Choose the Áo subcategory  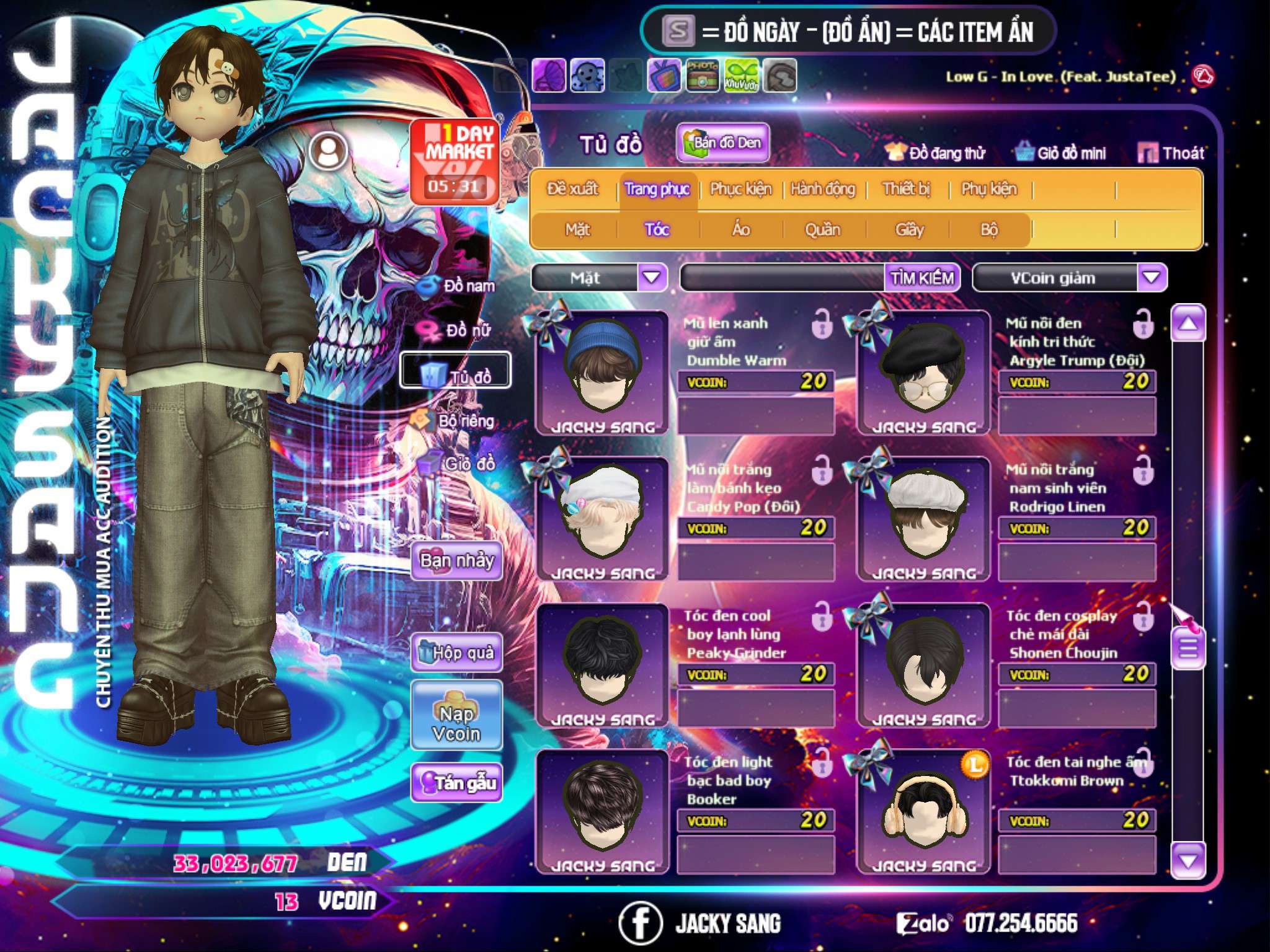741,230
